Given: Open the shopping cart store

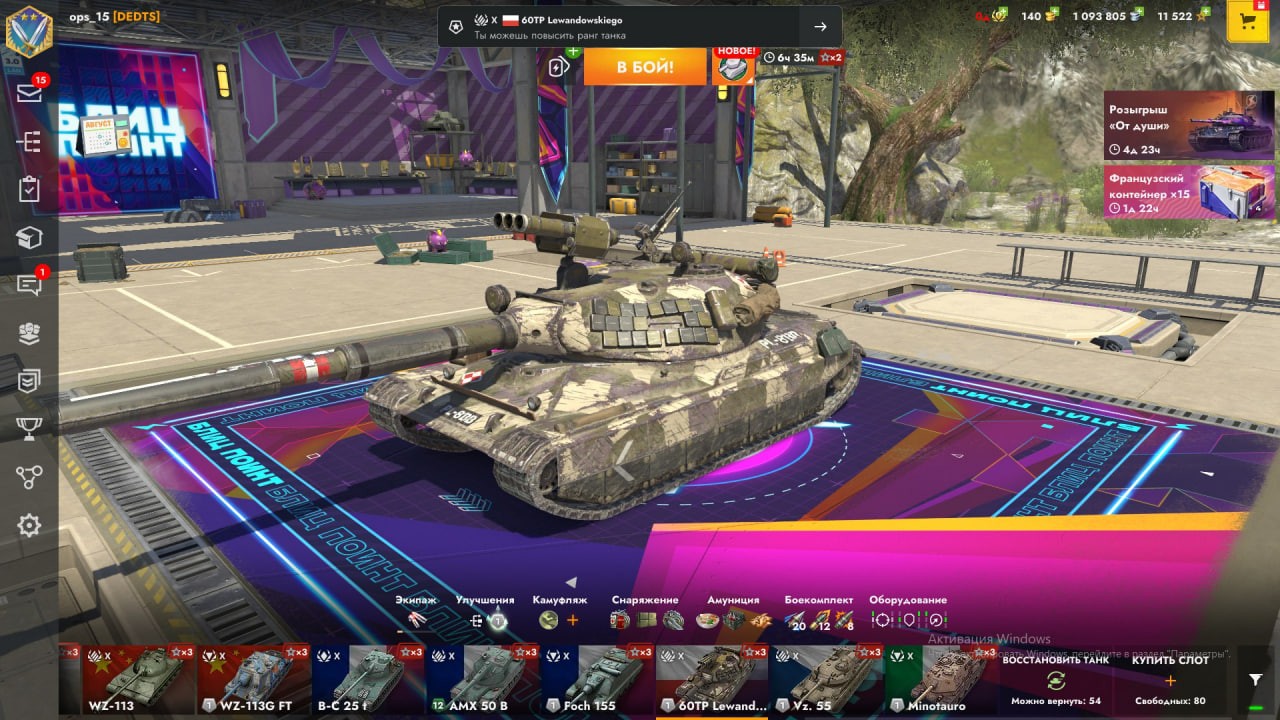Looking at the screenshot, I should pos(1247,21).
